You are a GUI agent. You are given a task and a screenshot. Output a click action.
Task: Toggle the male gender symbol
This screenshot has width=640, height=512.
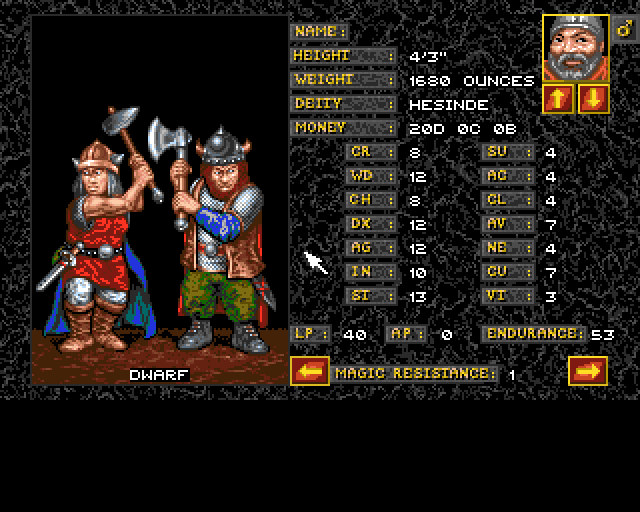(x=623, y=30)
